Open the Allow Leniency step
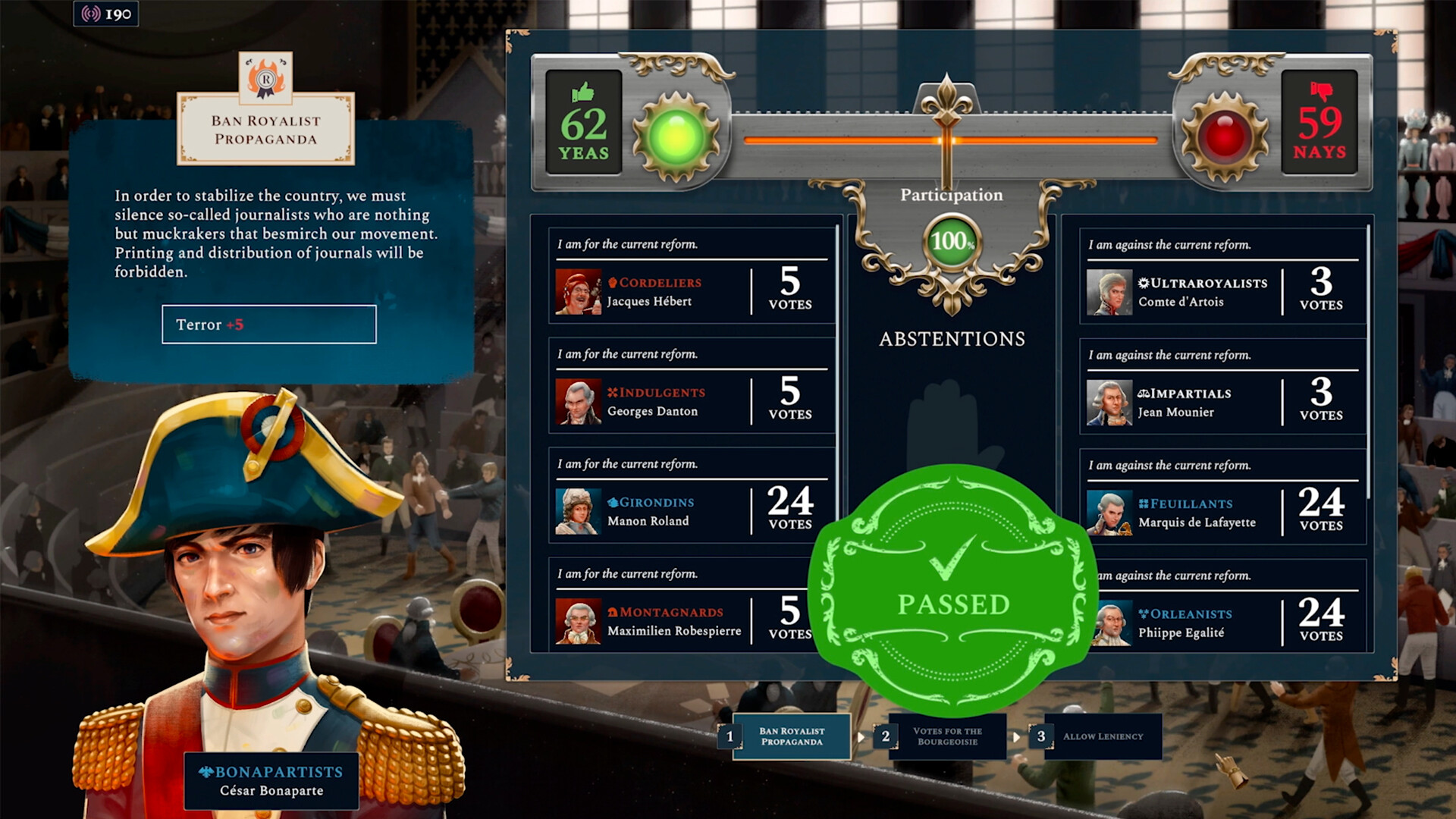The width and height of the screenshot is (1456, 819). click(1103, 736)
